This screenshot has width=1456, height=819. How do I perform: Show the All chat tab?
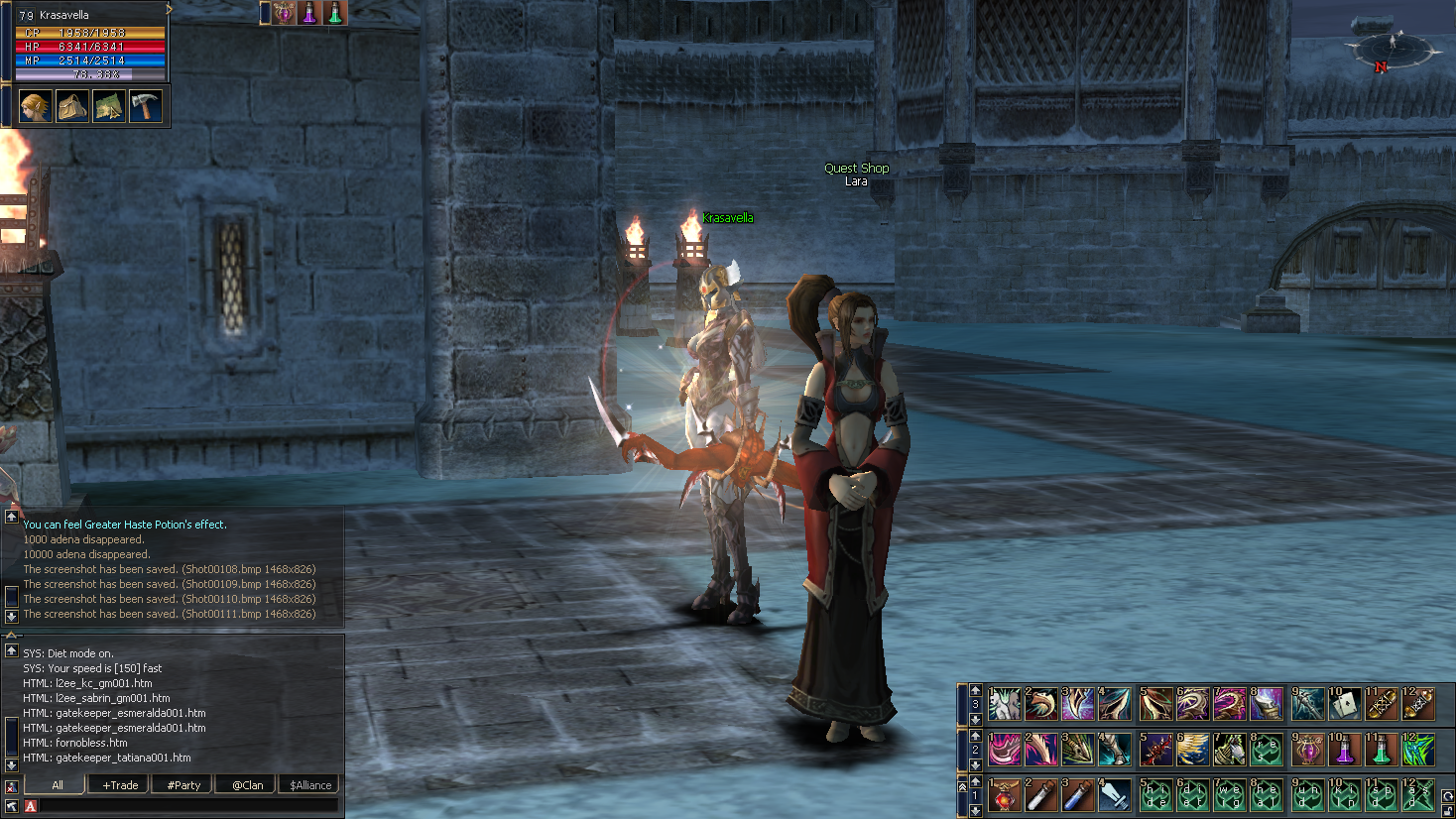pos(58,785)
